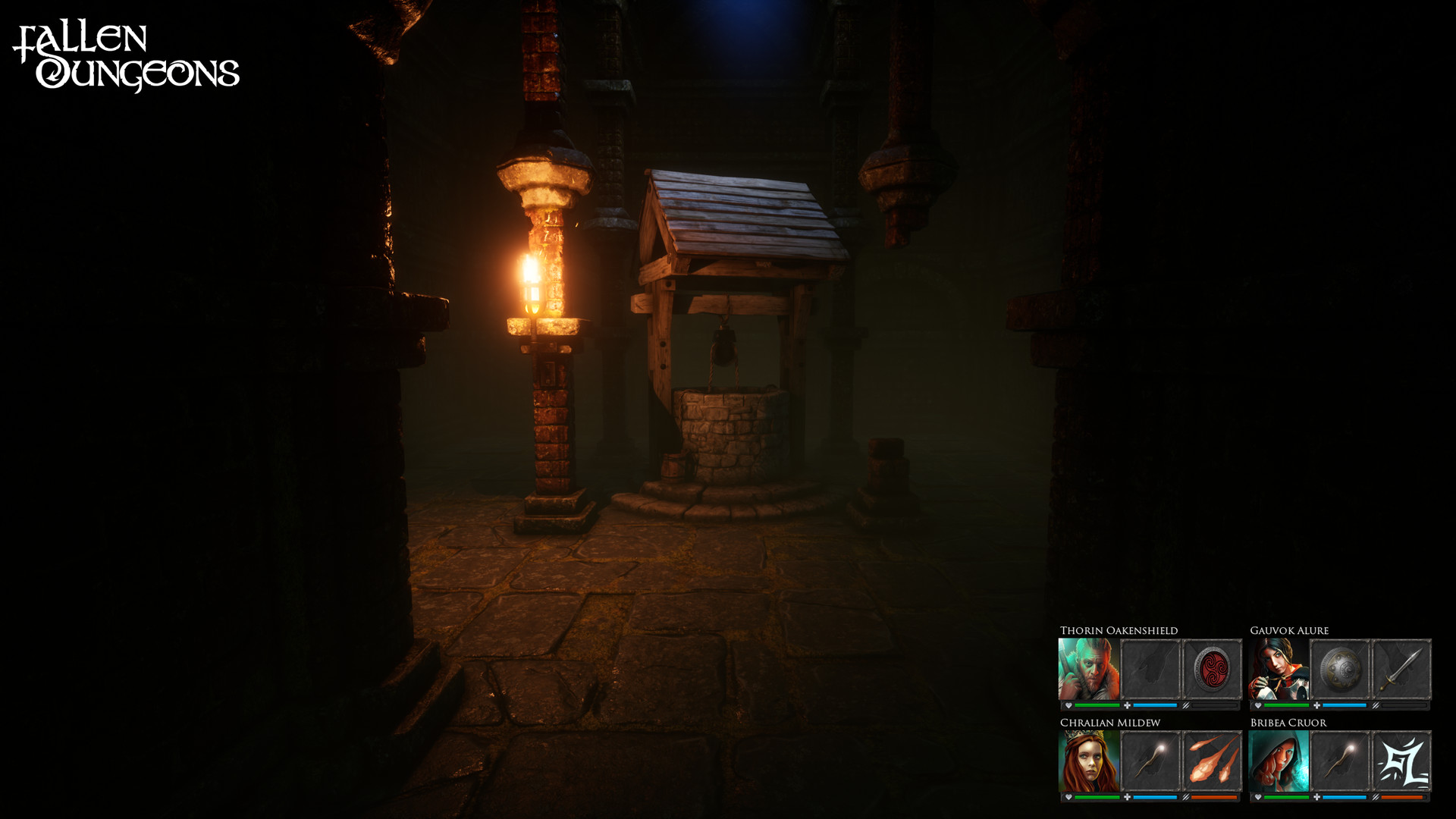The image size is (1456, 819).
Task: Pick Bribea Cruor's hooded portrait
Action: [1279, 761]
